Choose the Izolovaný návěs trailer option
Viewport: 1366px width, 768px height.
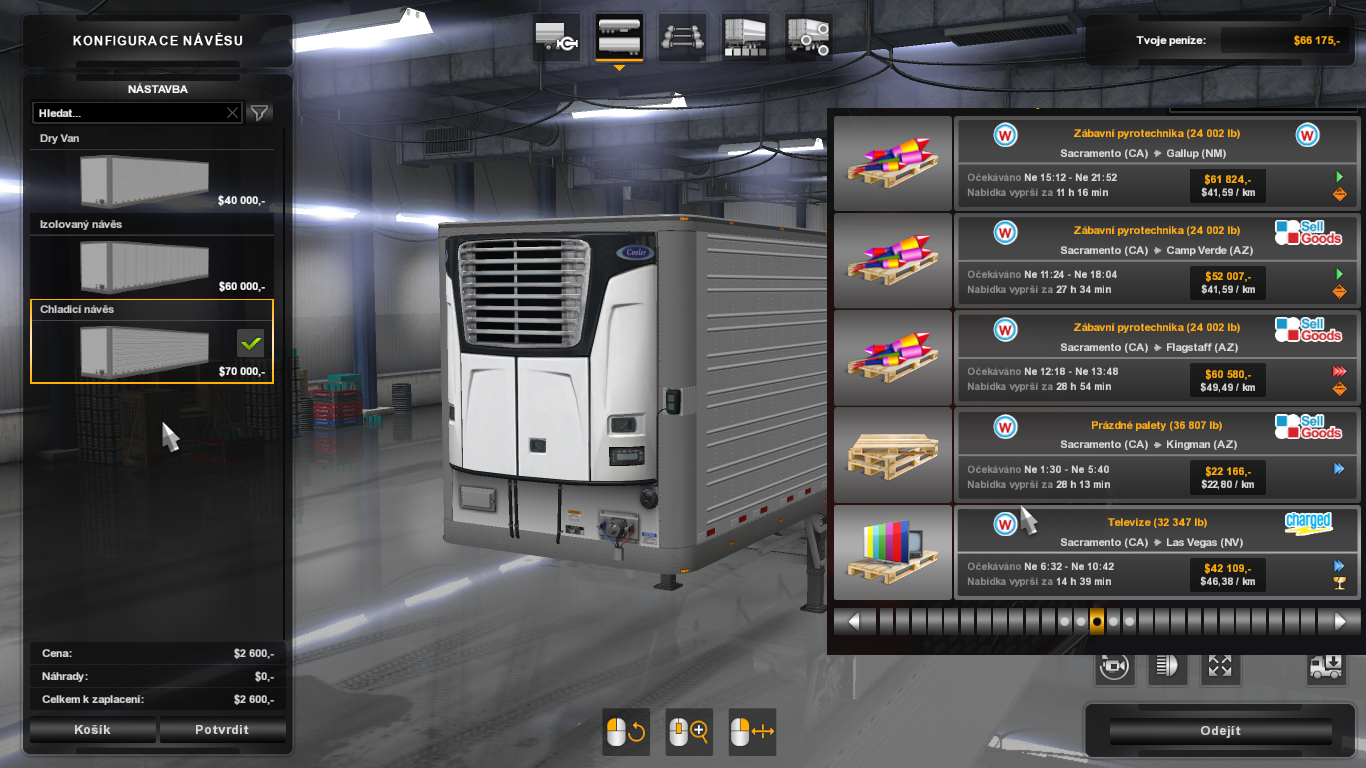tap(150, 264)
